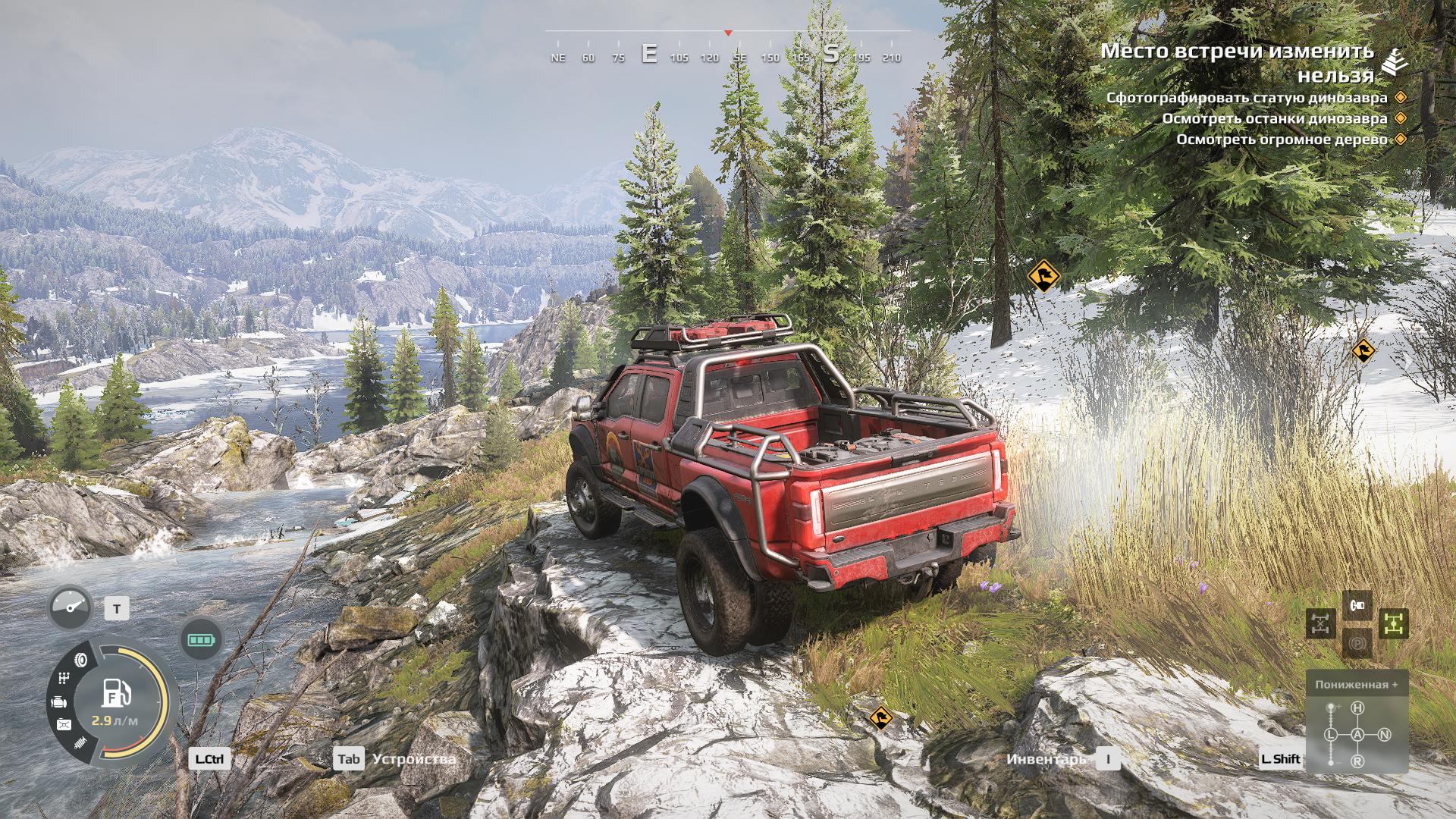1456x819 pixels.
Task: Select the gearbox status icon on damage arc
Action: coord(64,679)
